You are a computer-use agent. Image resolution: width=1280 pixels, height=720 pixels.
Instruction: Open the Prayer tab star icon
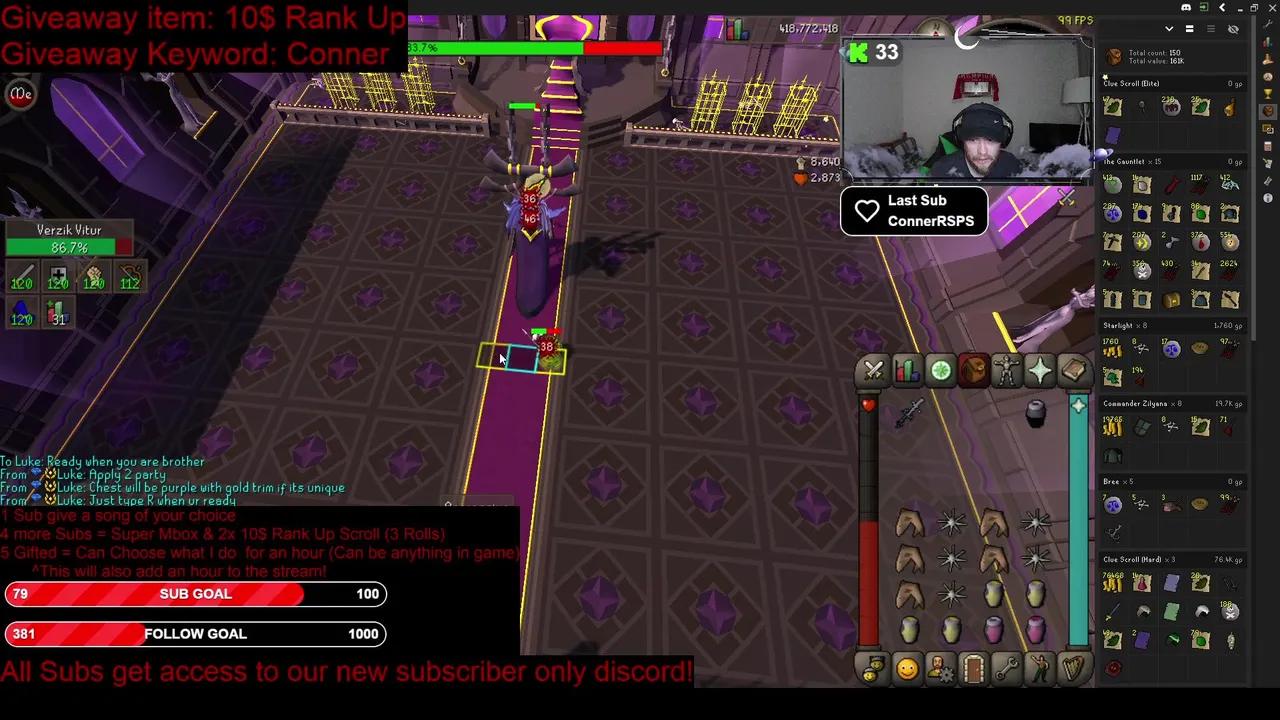pyautogui.click(x=1039, y=371)
